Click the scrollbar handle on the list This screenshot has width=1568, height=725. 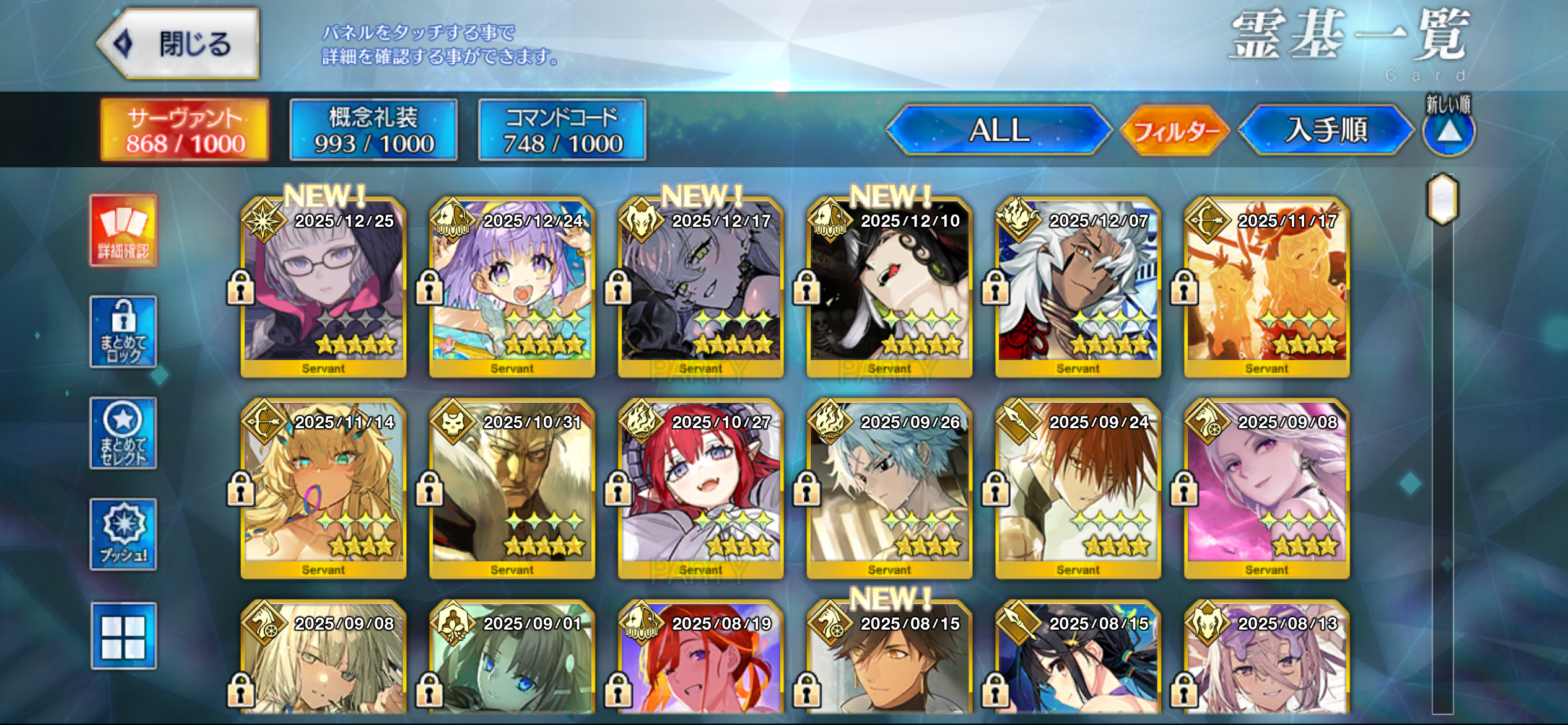click(1442, 200)
